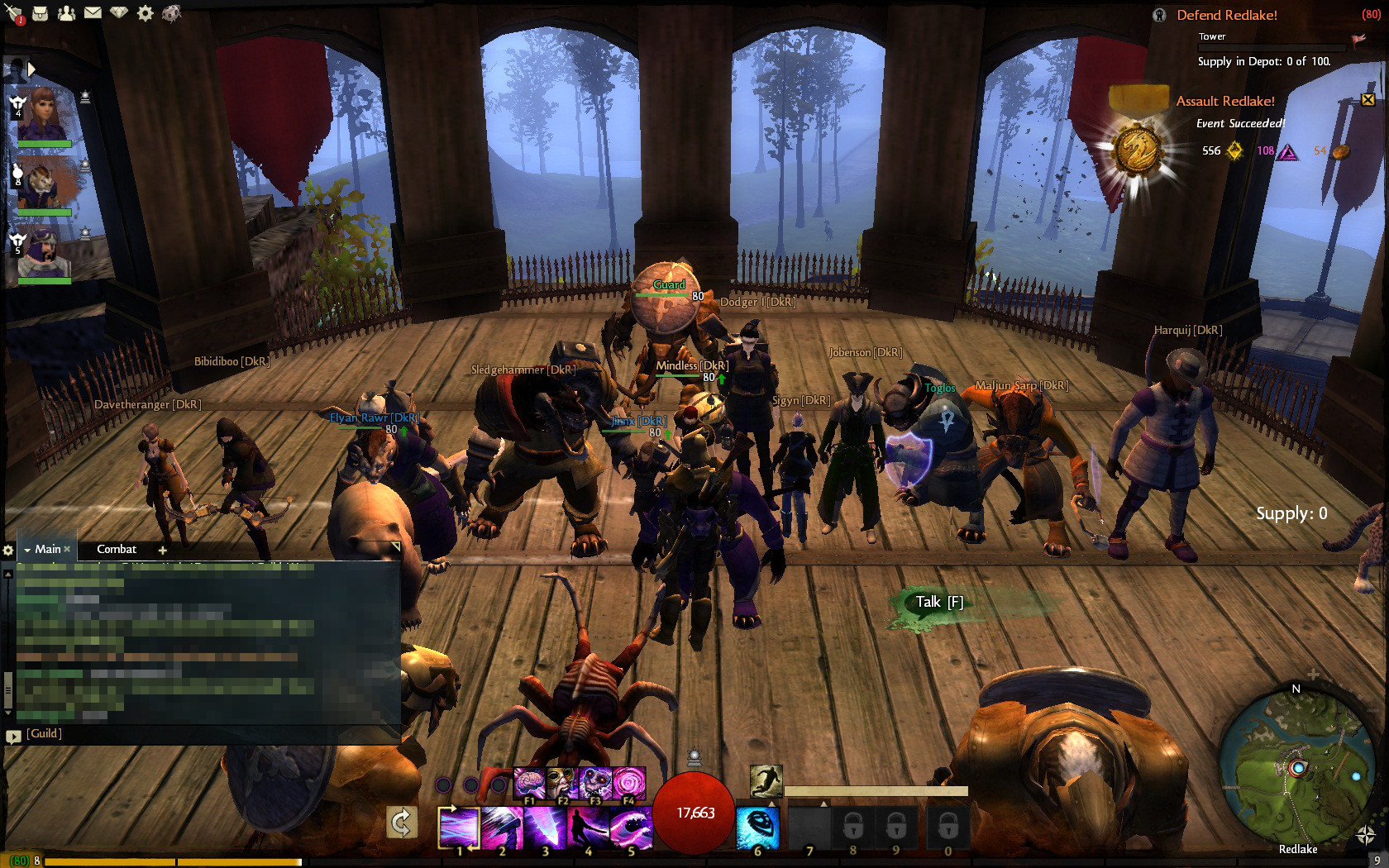Use the blue healing skill in slot 6
Screen dimensions: 1389x868
click(757, 828)
